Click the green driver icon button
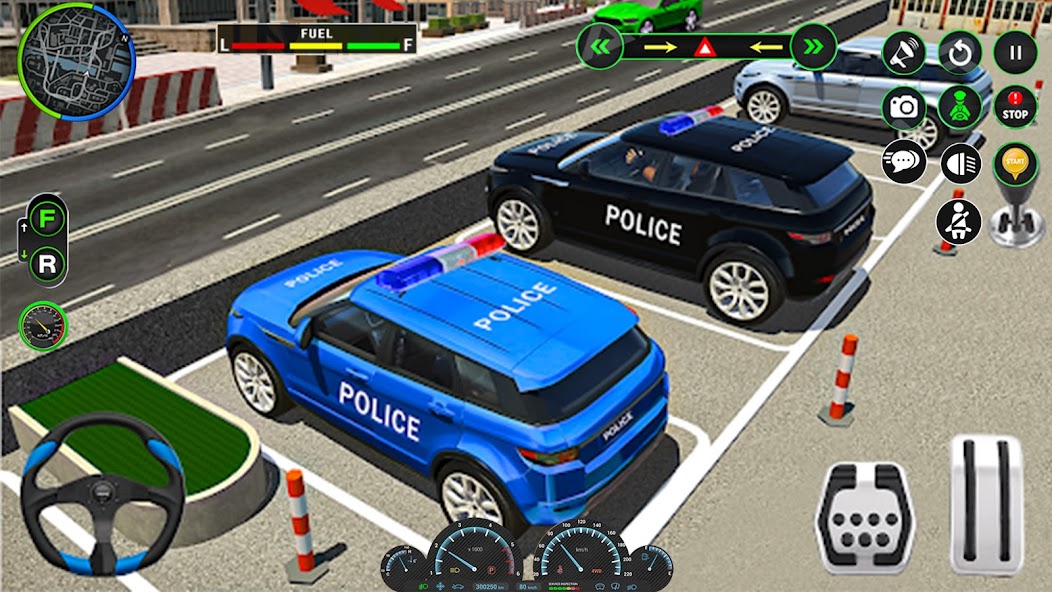The image size is (1052, 592). [960, 107]
